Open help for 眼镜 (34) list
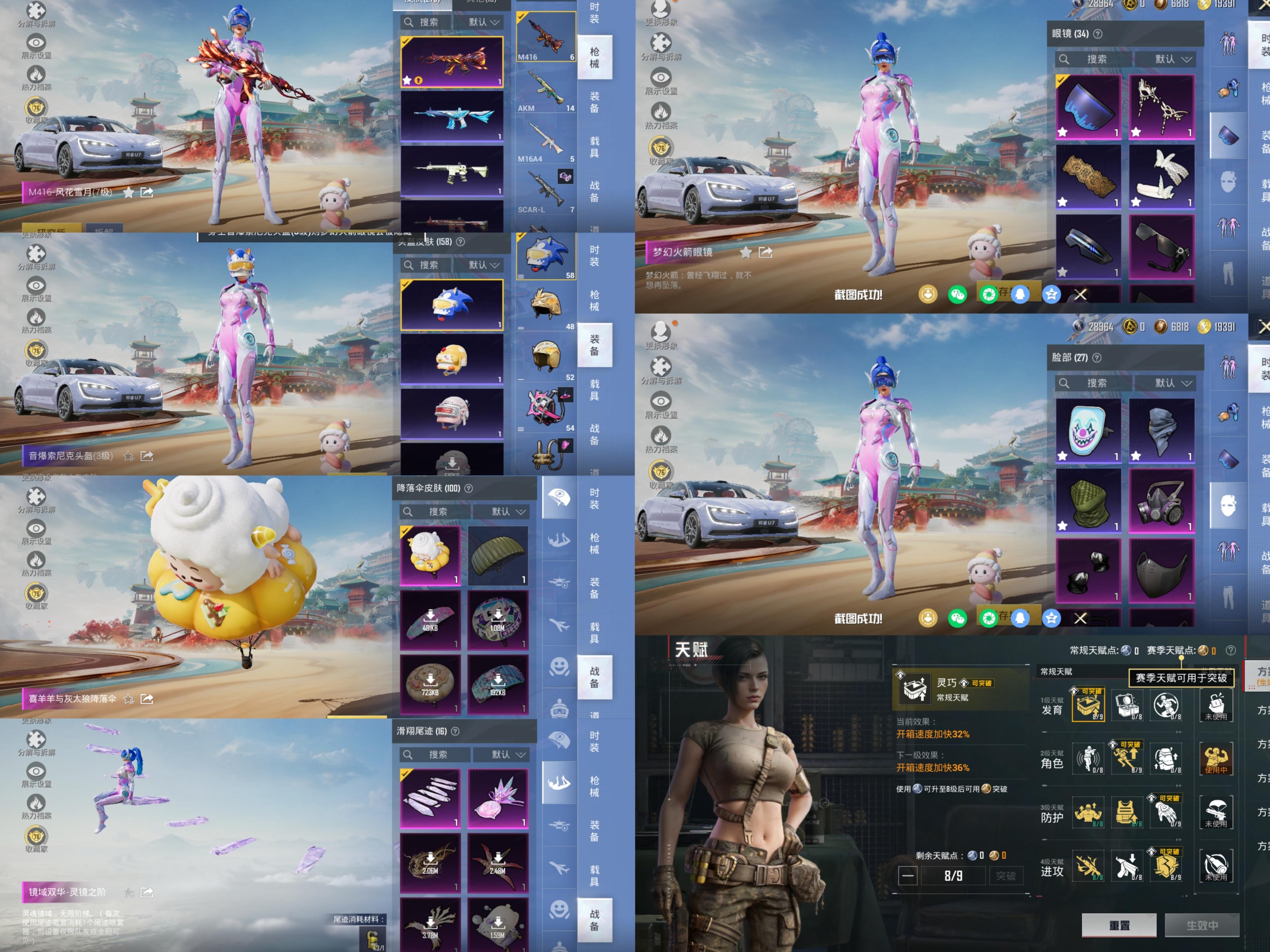Viewport: 1270px width, 952px height. [1098, 34]
